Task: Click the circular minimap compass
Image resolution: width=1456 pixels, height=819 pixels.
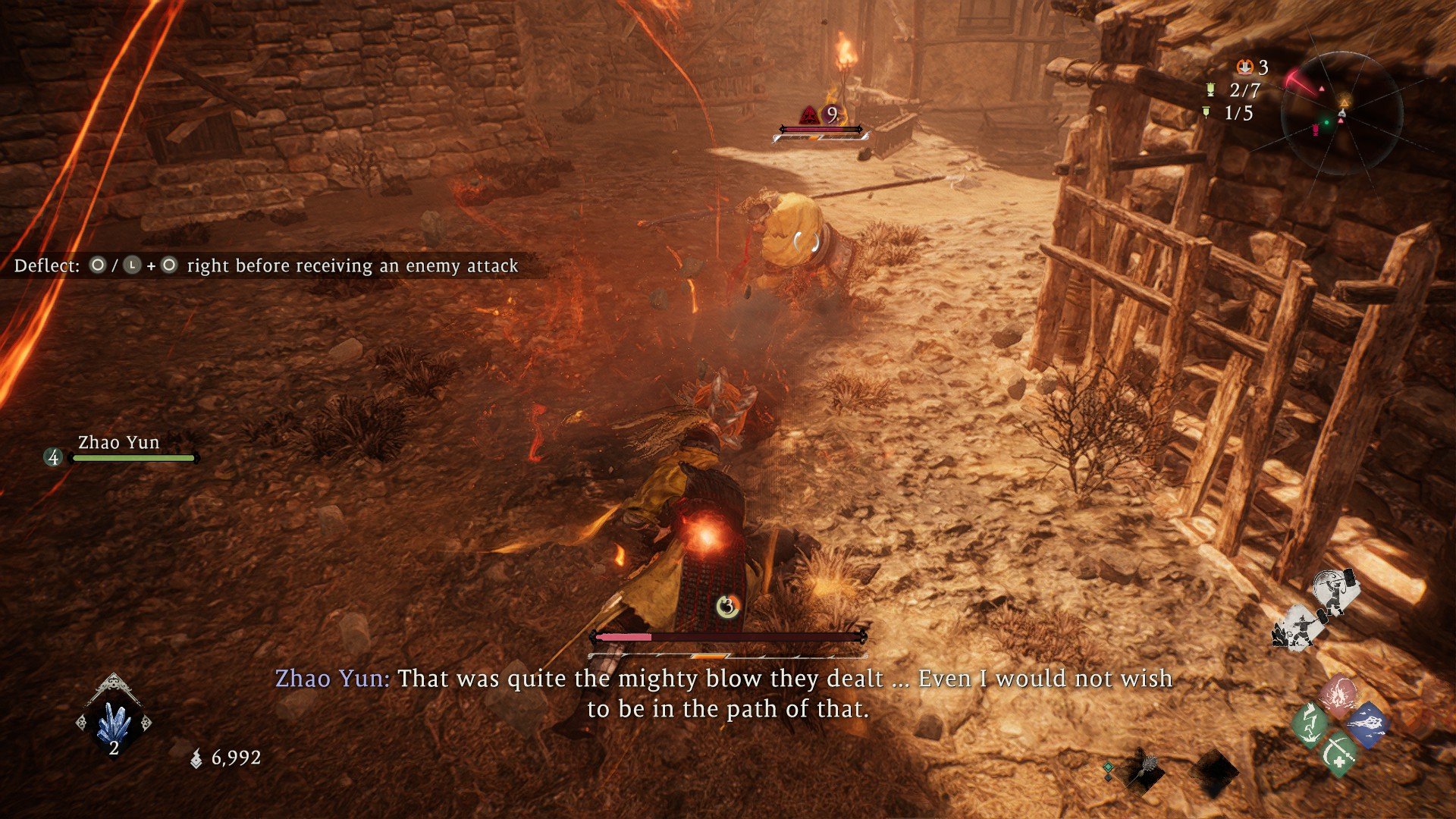Action: coord(1341,114)
